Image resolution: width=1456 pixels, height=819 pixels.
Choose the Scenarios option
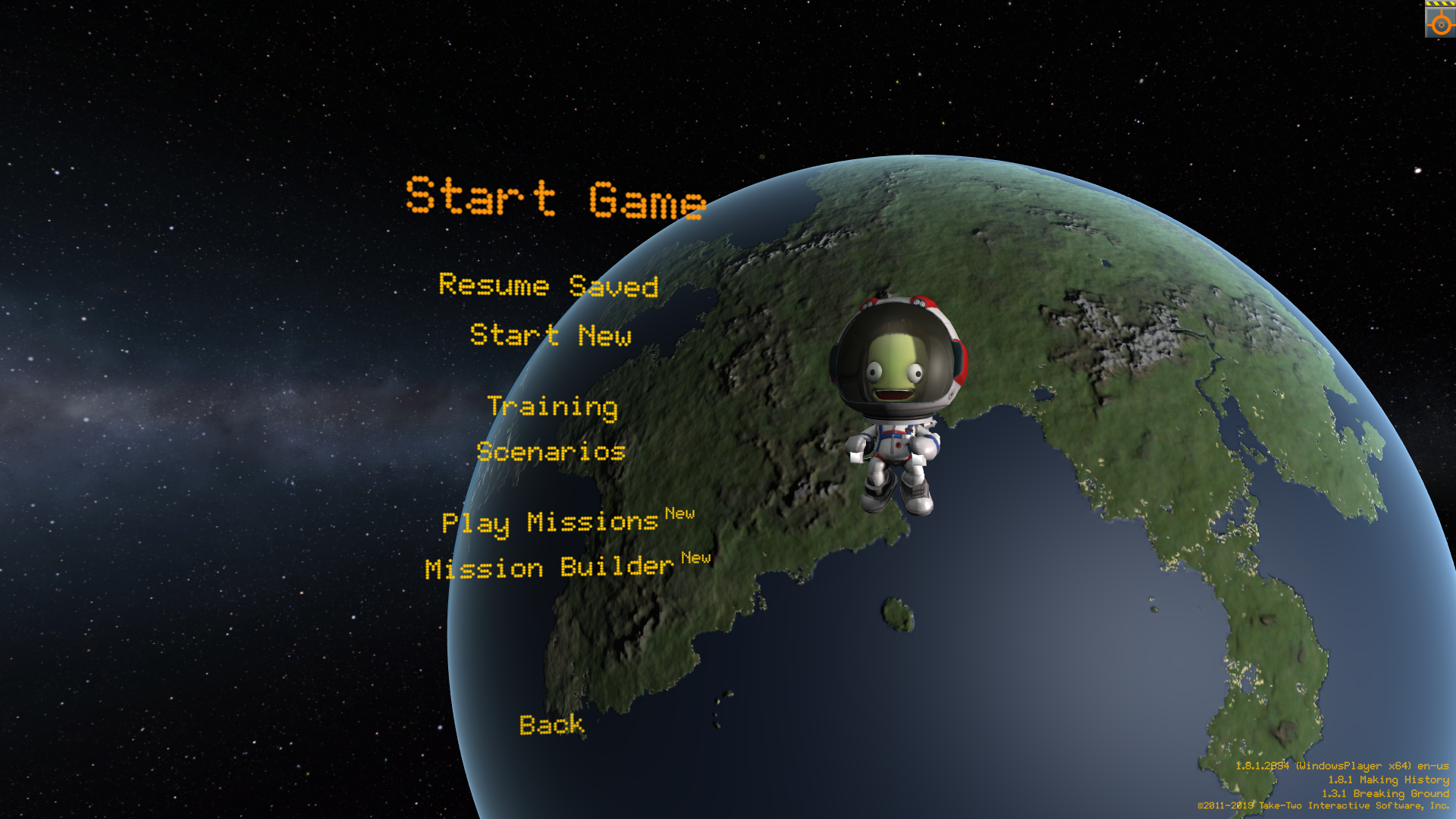tap(551, 452)
